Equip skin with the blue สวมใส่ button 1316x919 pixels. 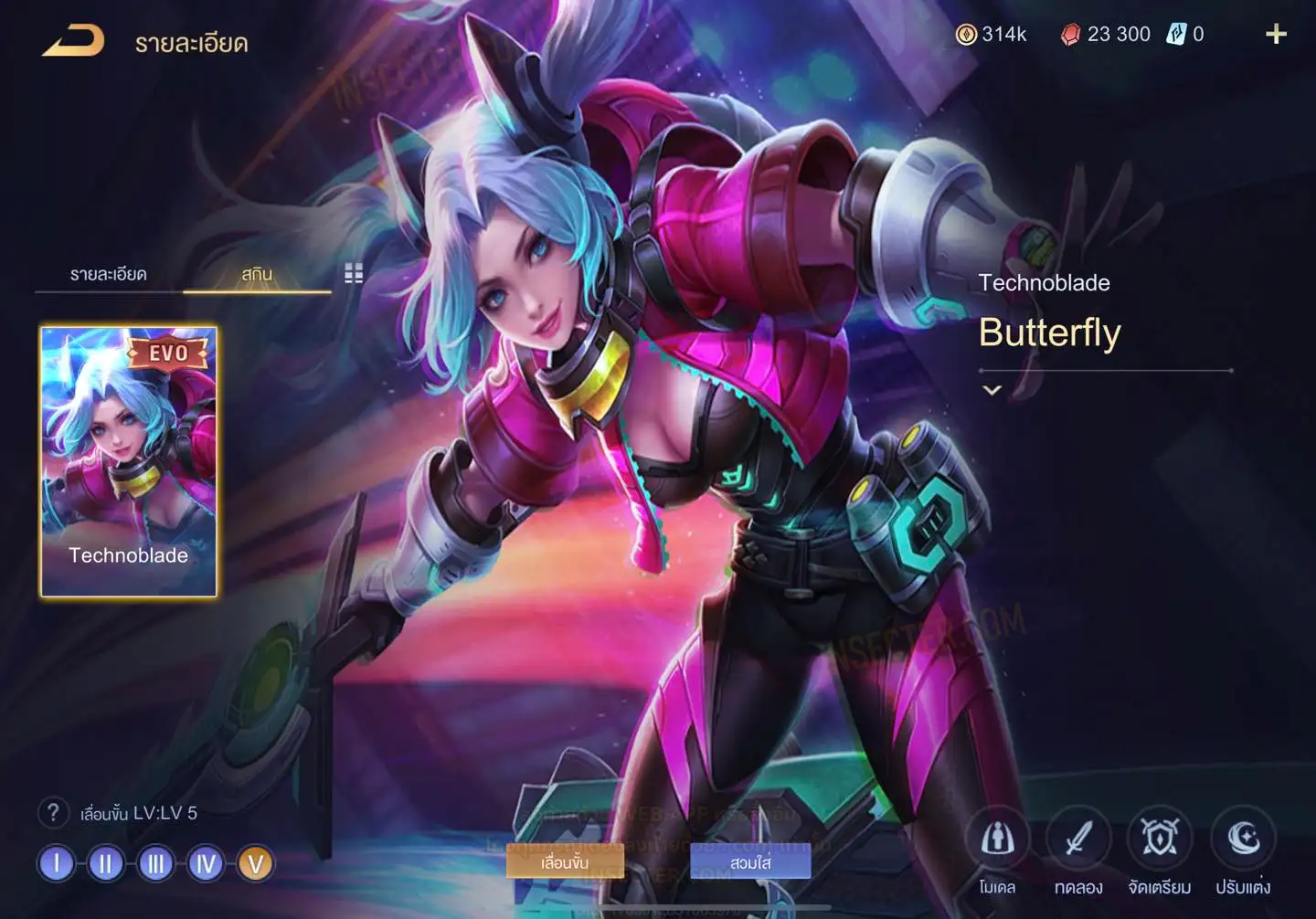pos(750,861)
